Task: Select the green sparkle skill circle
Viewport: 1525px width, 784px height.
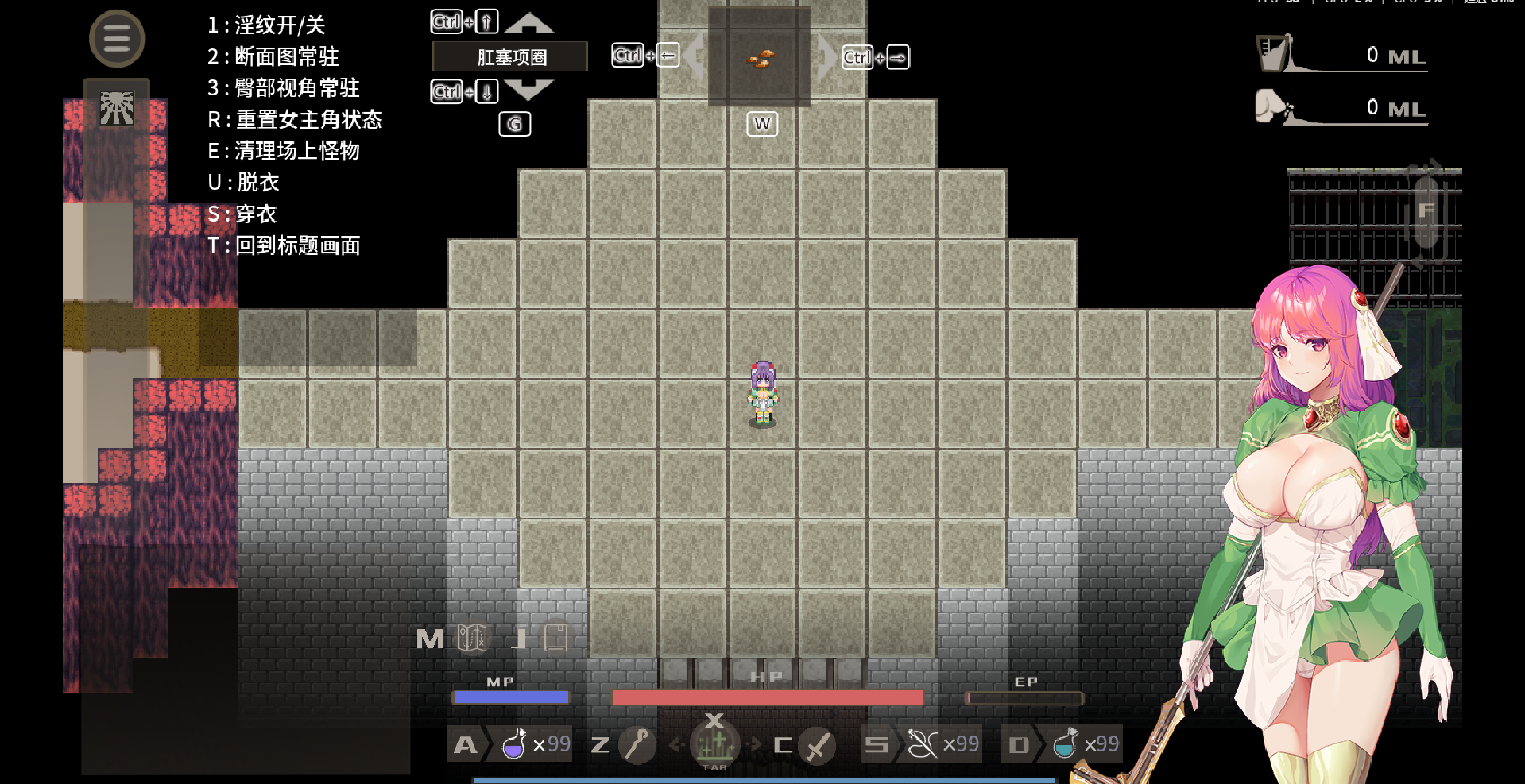Action: [714, 744]
